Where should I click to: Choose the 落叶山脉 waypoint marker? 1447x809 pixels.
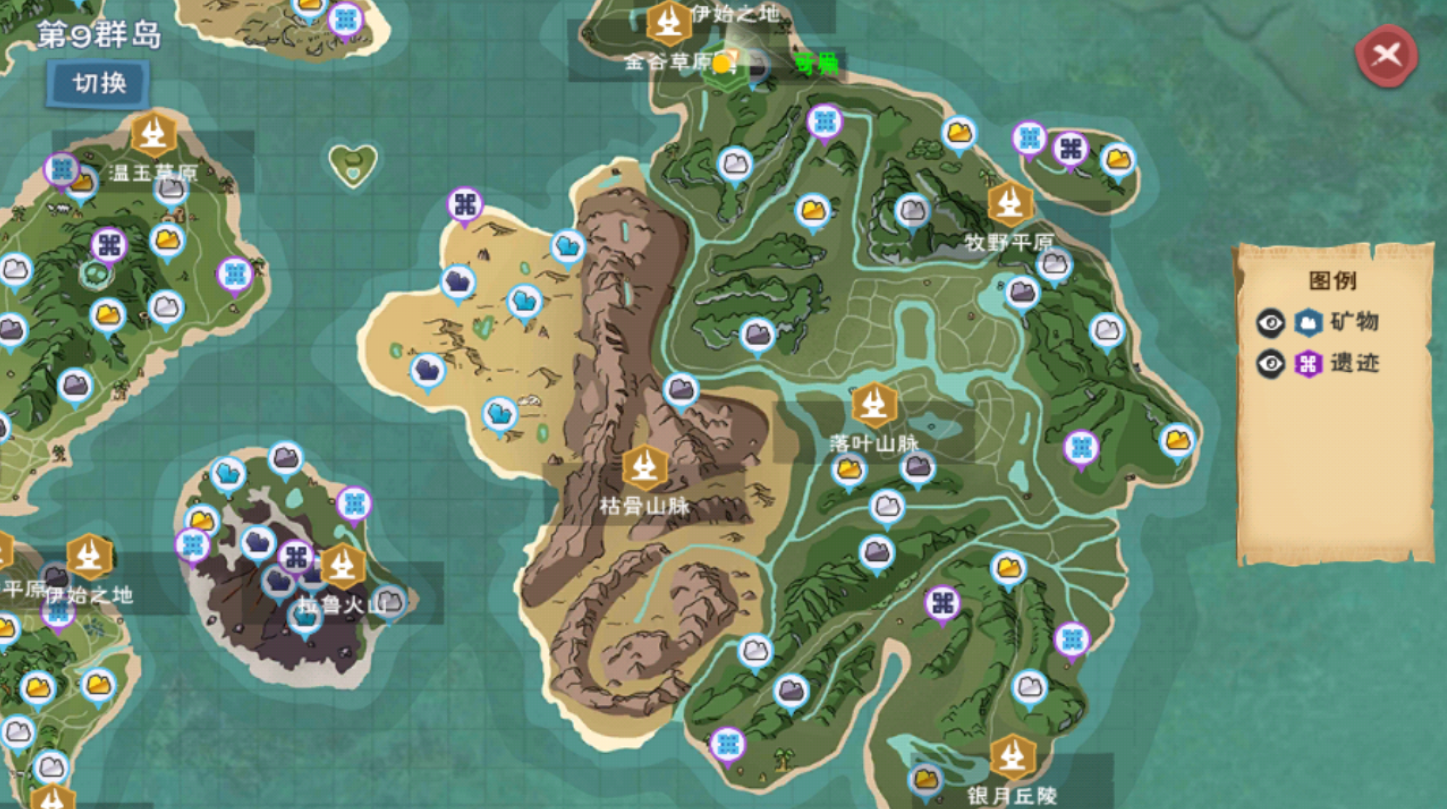[x=874, y=405]
